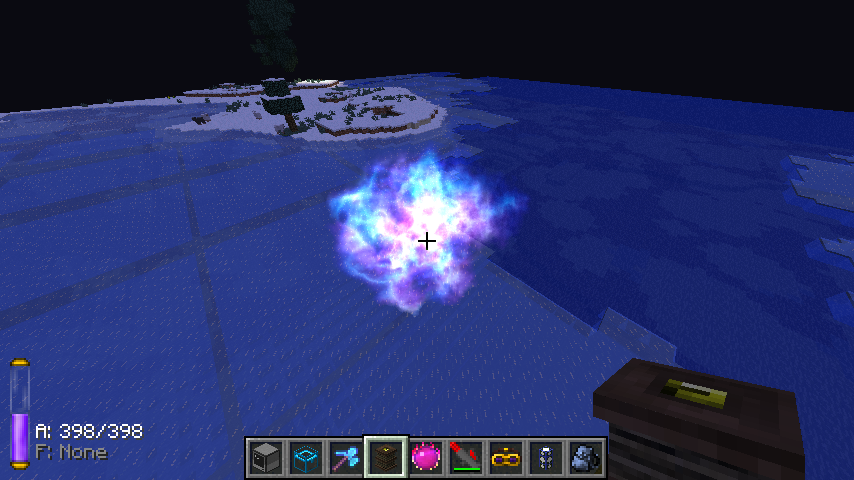854x480 pixels.
Task: Pick the pink orb item
Action: pyautogui.click(x=425, y=458)
